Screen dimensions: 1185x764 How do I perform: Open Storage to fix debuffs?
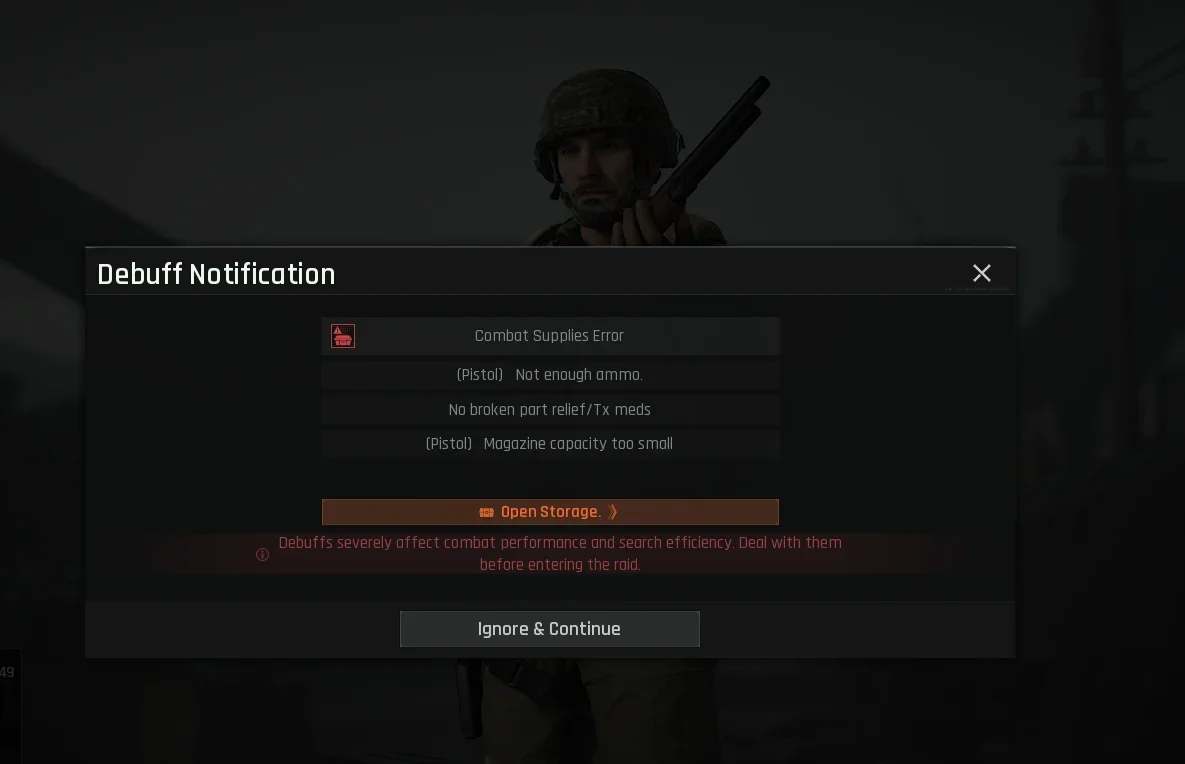pos(550,512)
